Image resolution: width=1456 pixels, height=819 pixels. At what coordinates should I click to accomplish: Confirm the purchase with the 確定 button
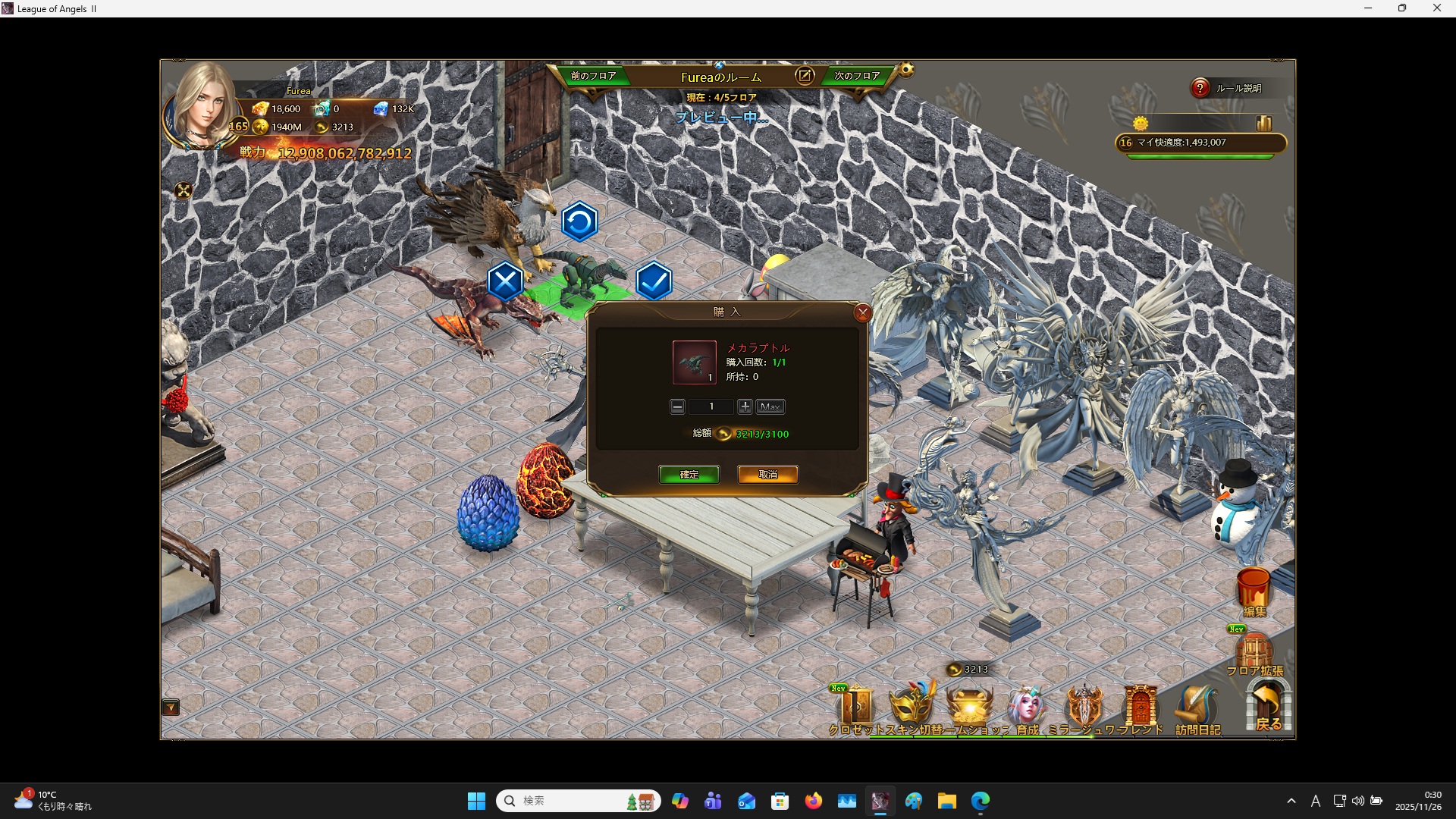(x=689, y=475)
